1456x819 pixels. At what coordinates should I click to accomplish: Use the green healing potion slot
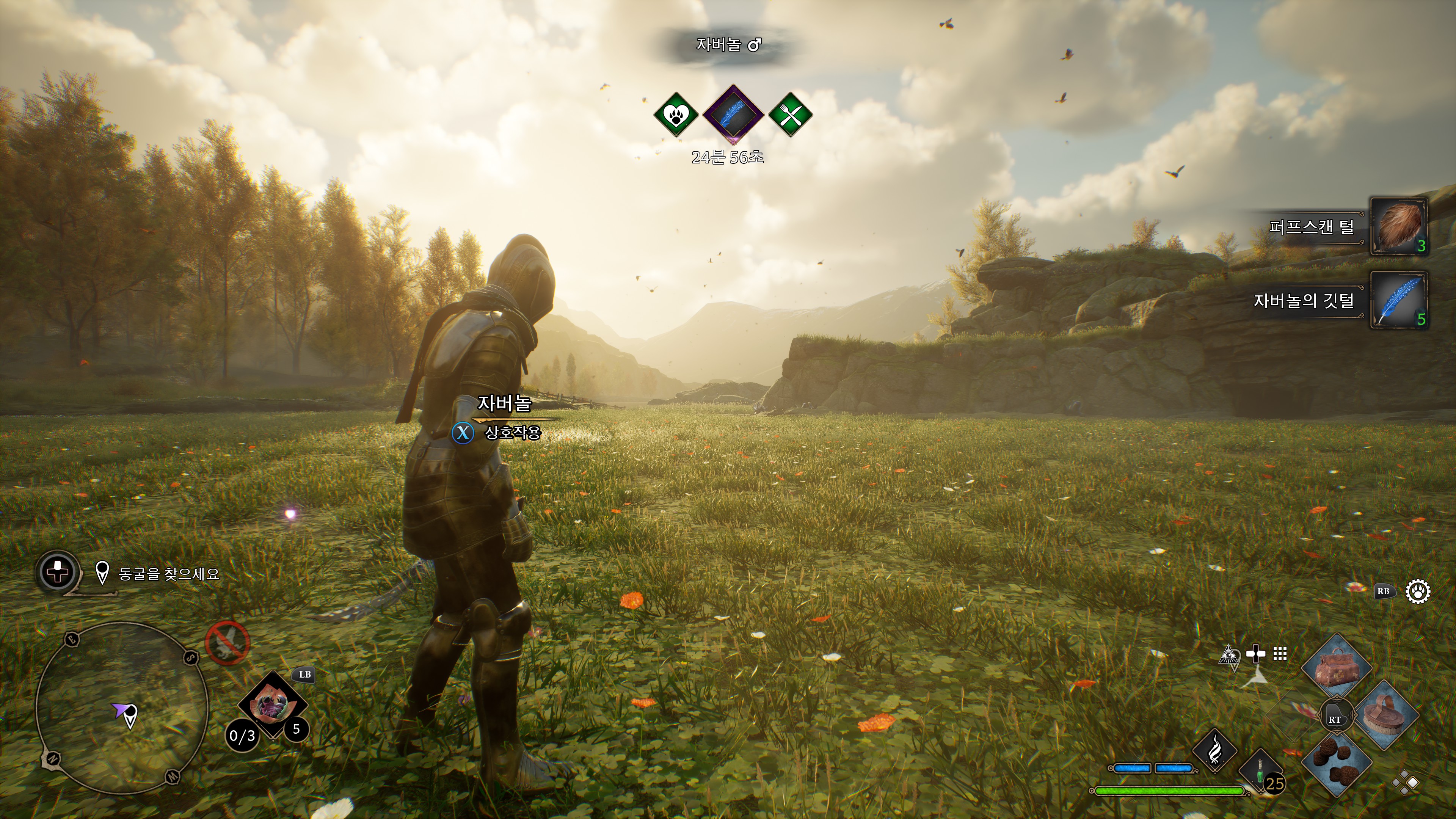pos(1260,772)
